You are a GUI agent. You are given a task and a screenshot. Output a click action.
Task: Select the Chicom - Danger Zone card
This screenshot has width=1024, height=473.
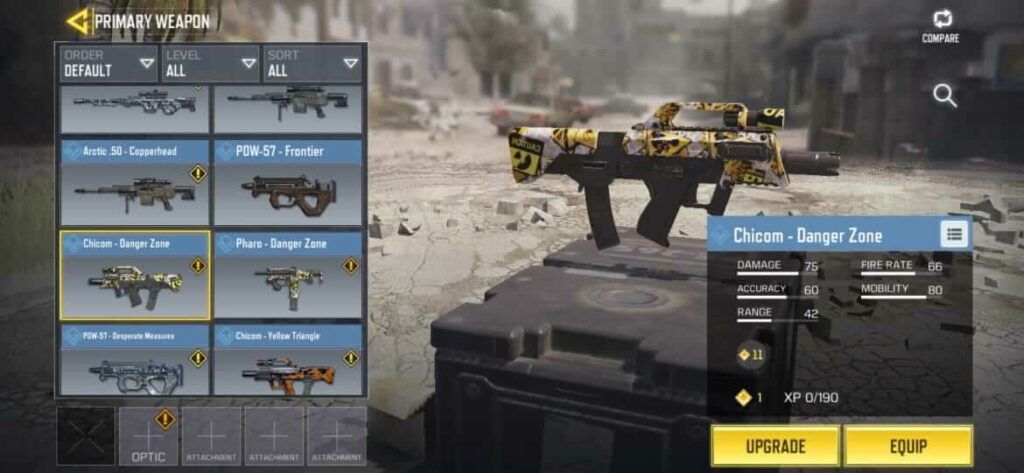coord(135,275)
